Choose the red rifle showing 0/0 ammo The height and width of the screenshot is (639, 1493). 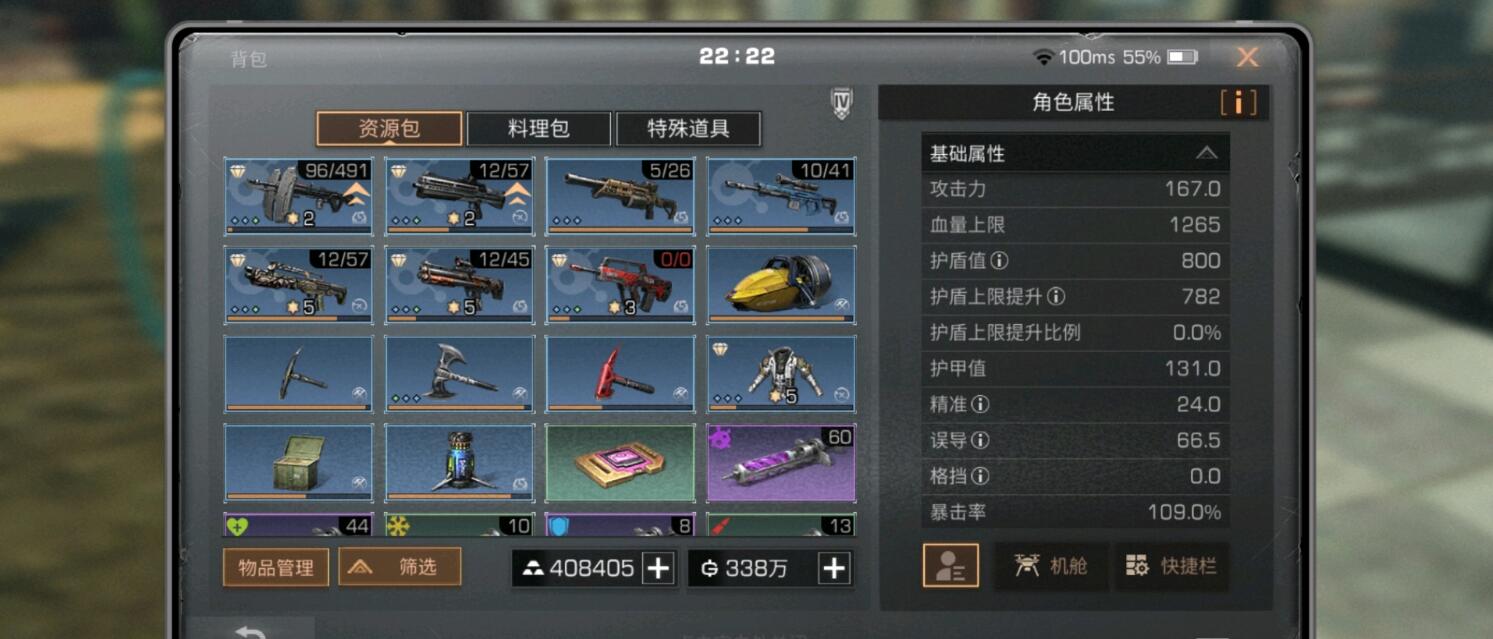coord(619,285)
